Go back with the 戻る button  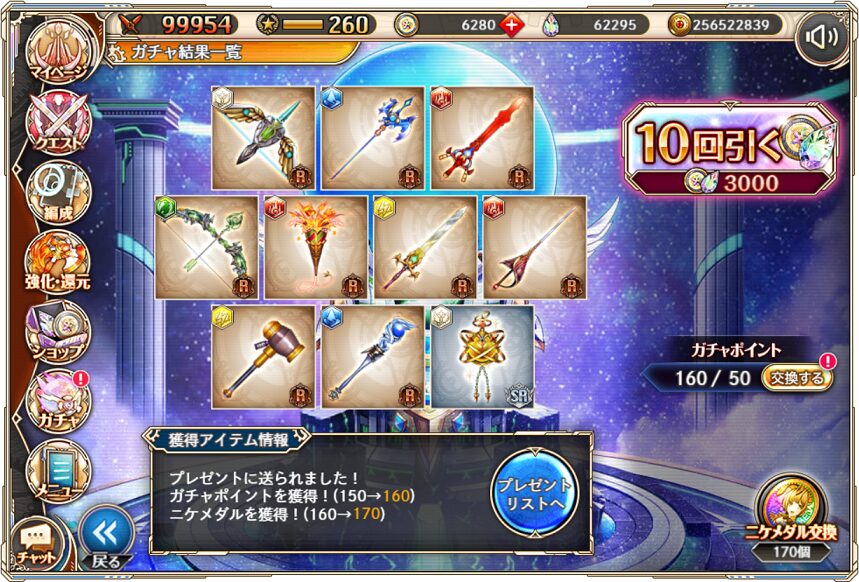pyautogui.click(x=107, y=536)
